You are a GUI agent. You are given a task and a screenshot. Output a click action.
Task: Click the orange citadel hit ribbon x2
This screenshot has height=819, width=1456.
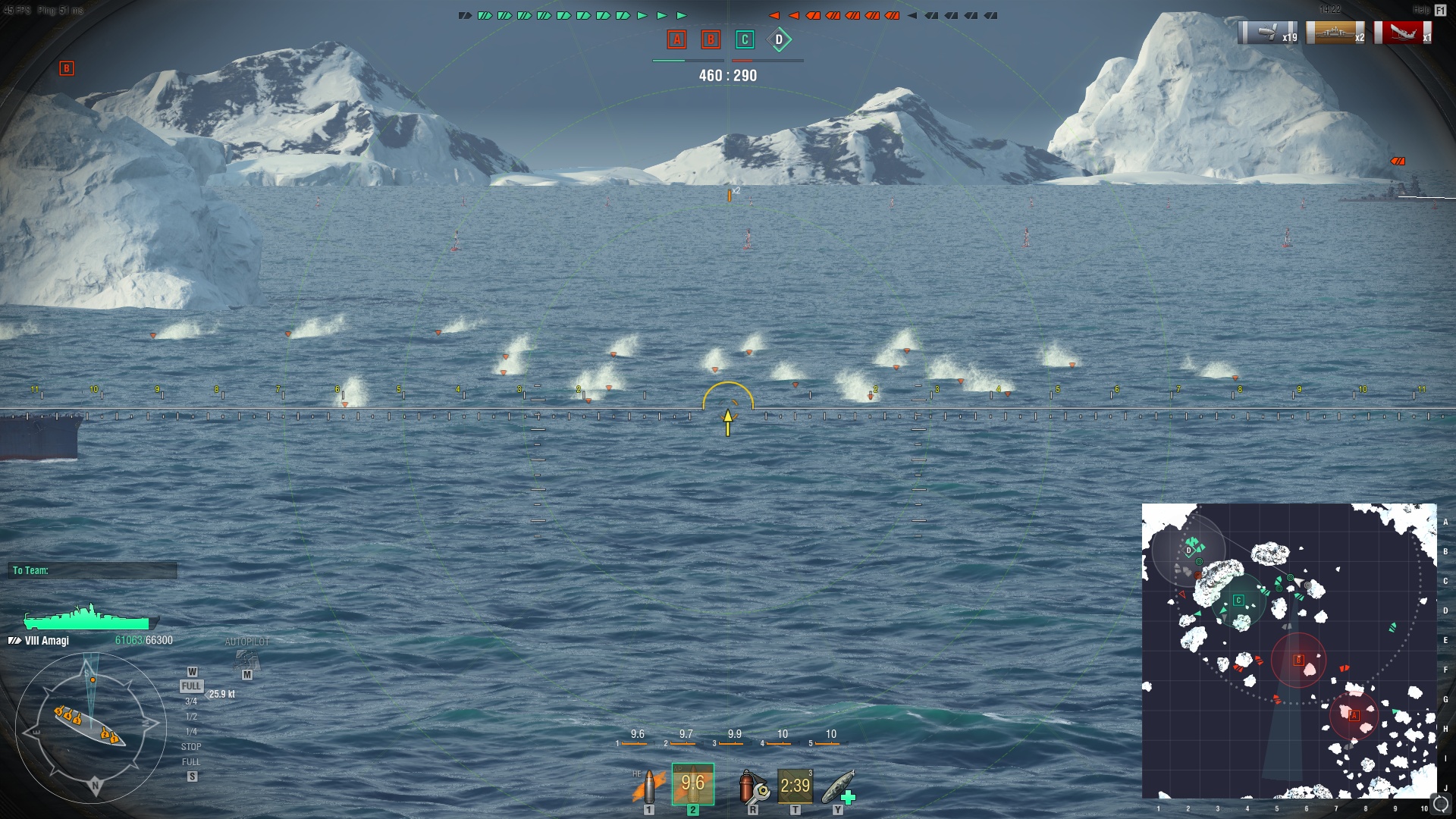coord(1335,33)
